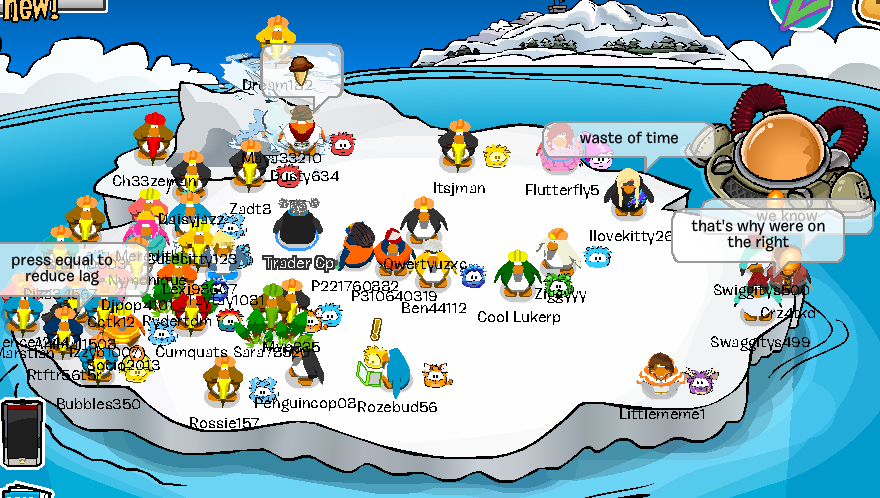Screen dimensions: 880x498
Task: Click the orange icon in the top corner
Action: tap(868, 10)
